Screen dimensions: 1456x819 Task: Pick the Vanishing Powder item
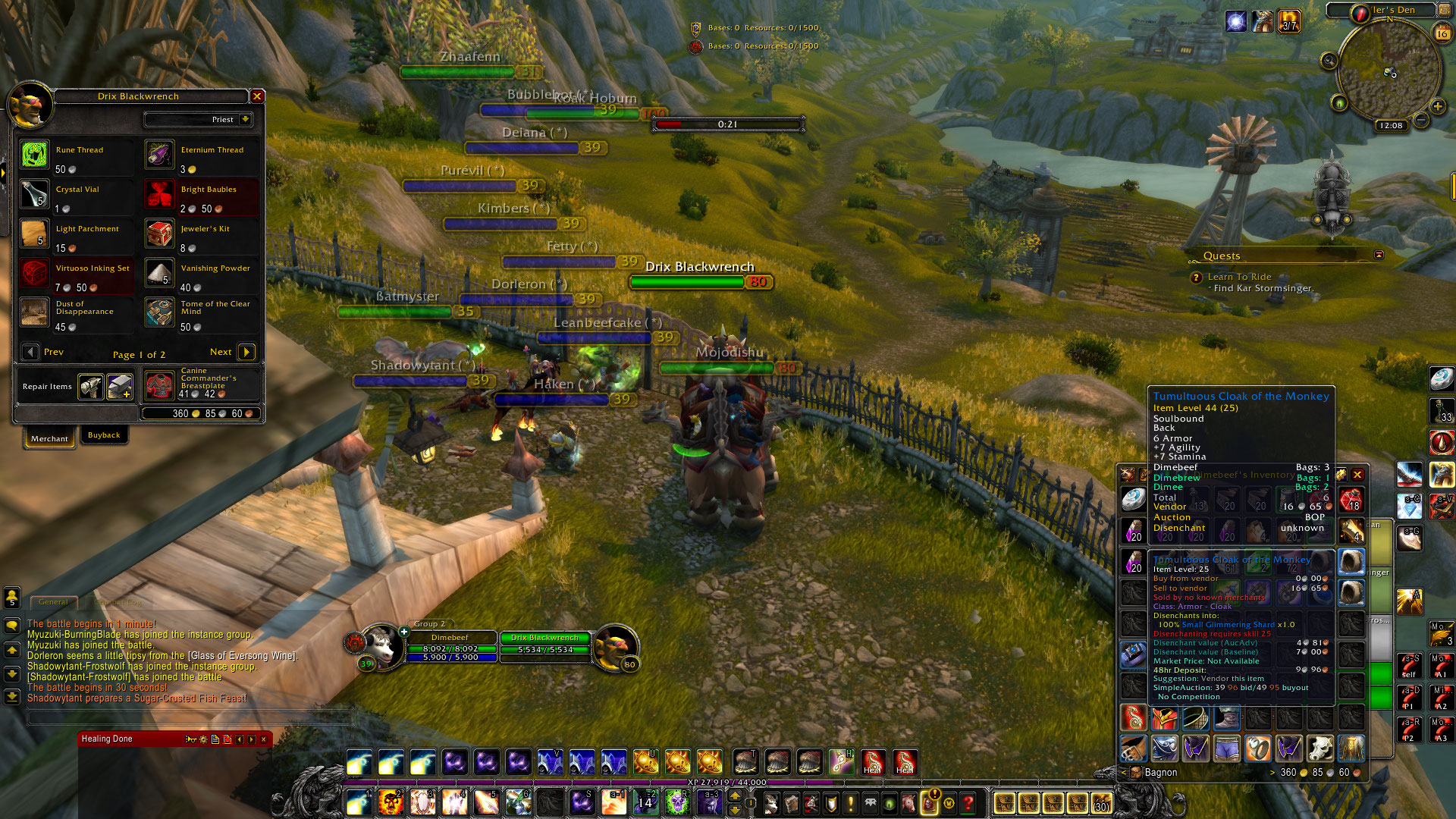coord(160,273)
